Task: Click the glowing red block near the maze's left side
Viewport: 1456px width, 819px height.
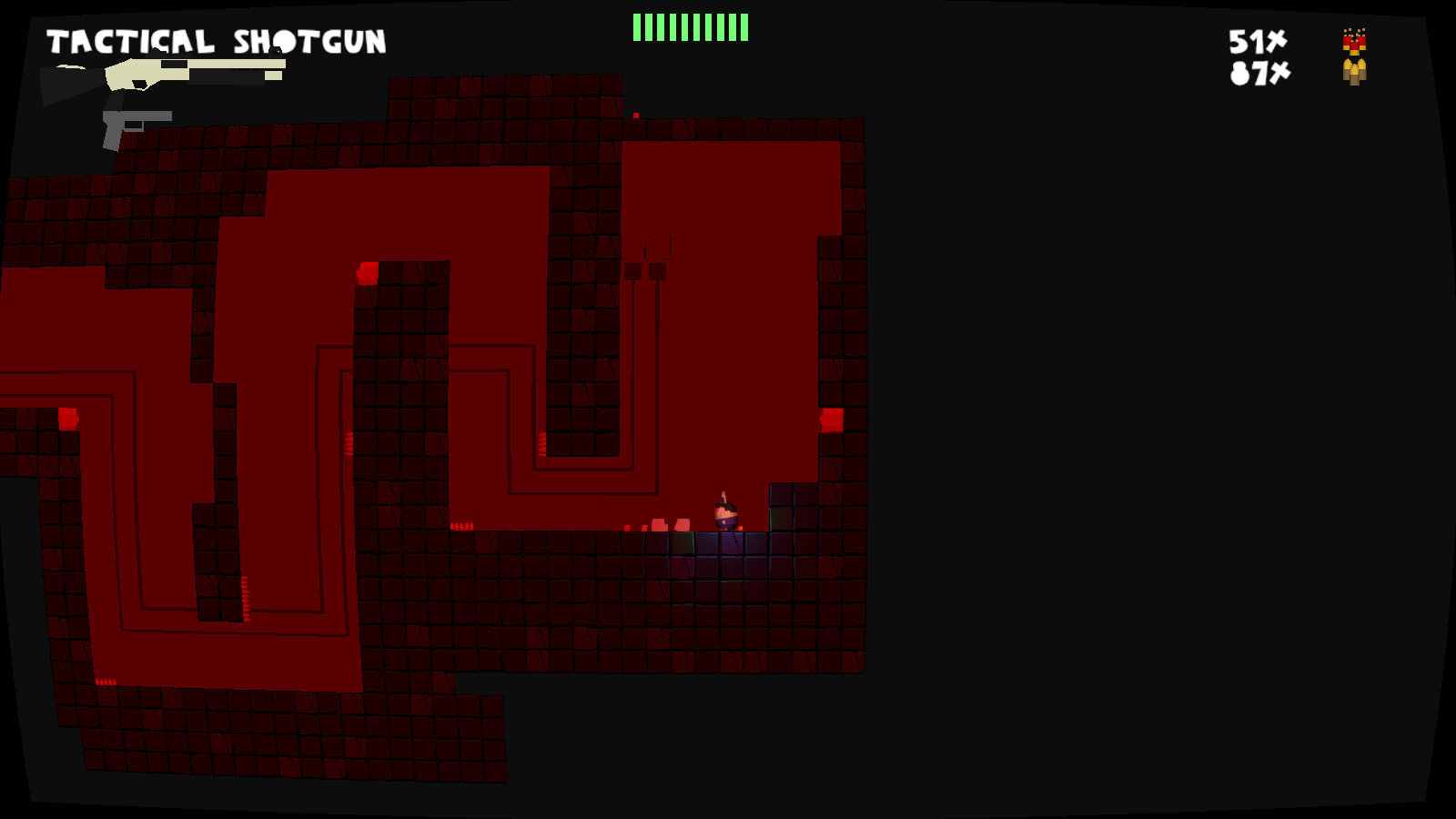Action: pos(68,416)
